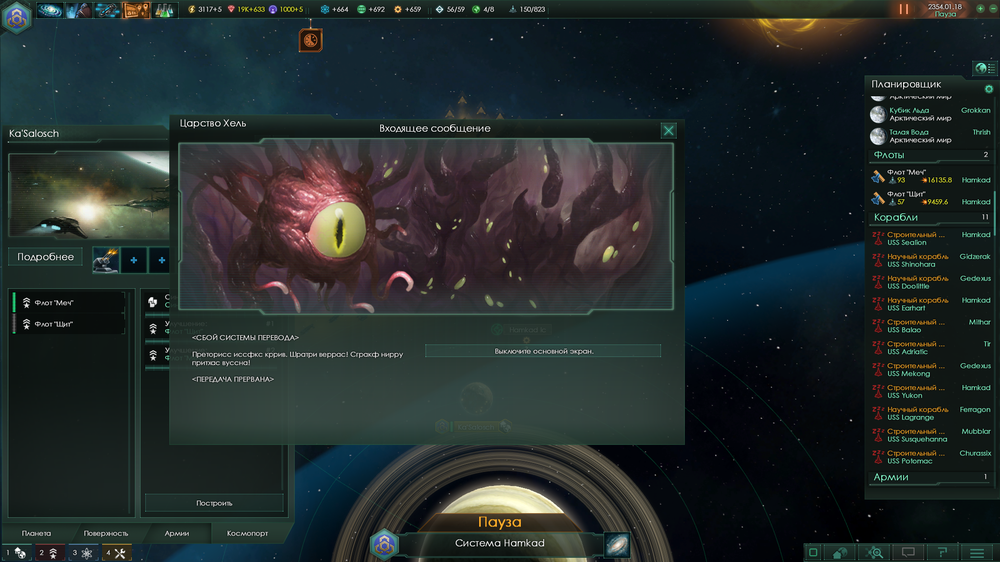Screen dimensions: 1000x562
Task: Open the main menu hamburger button
Action: pos(977,552)
